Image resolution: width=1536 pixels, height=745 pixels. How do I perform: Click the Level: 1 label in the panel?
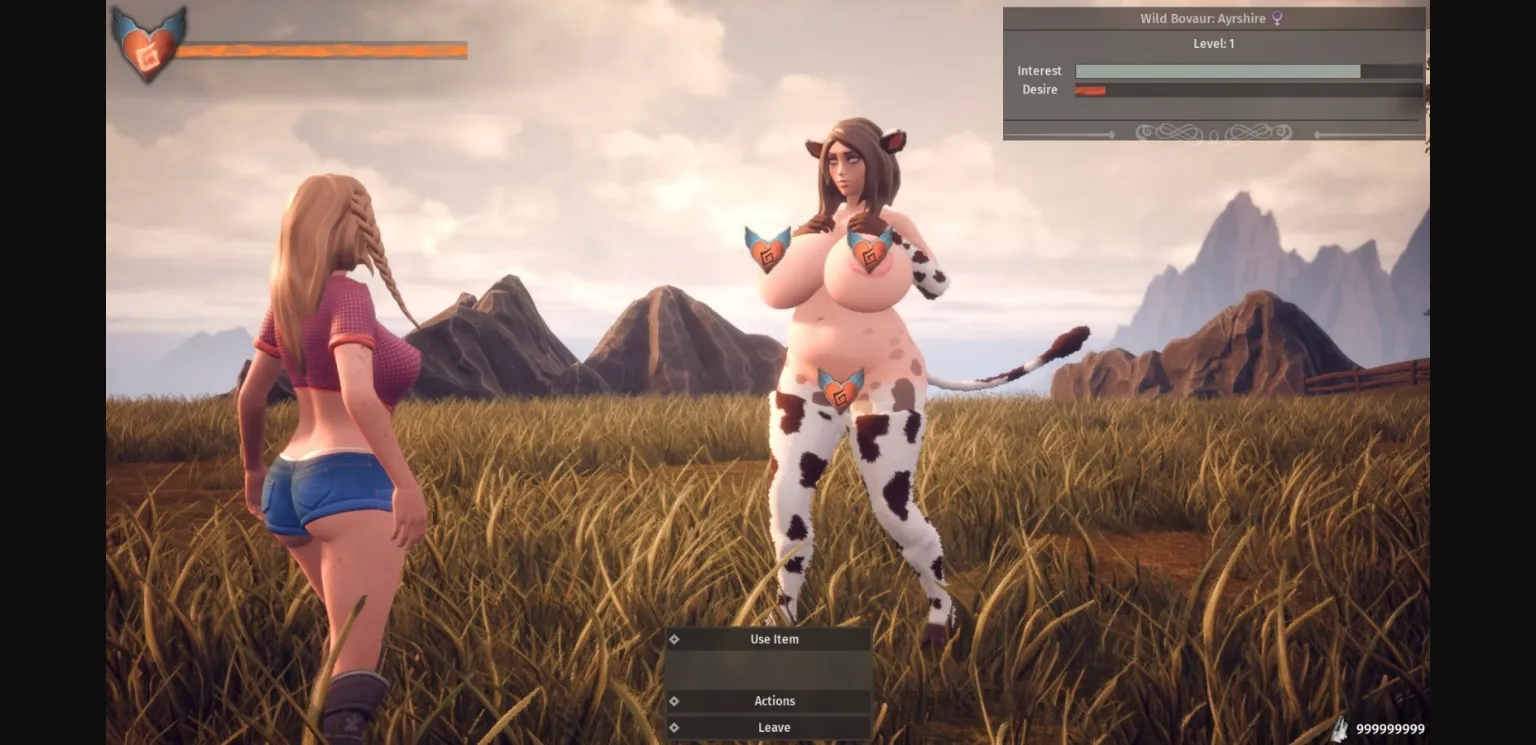[1213, 43]
